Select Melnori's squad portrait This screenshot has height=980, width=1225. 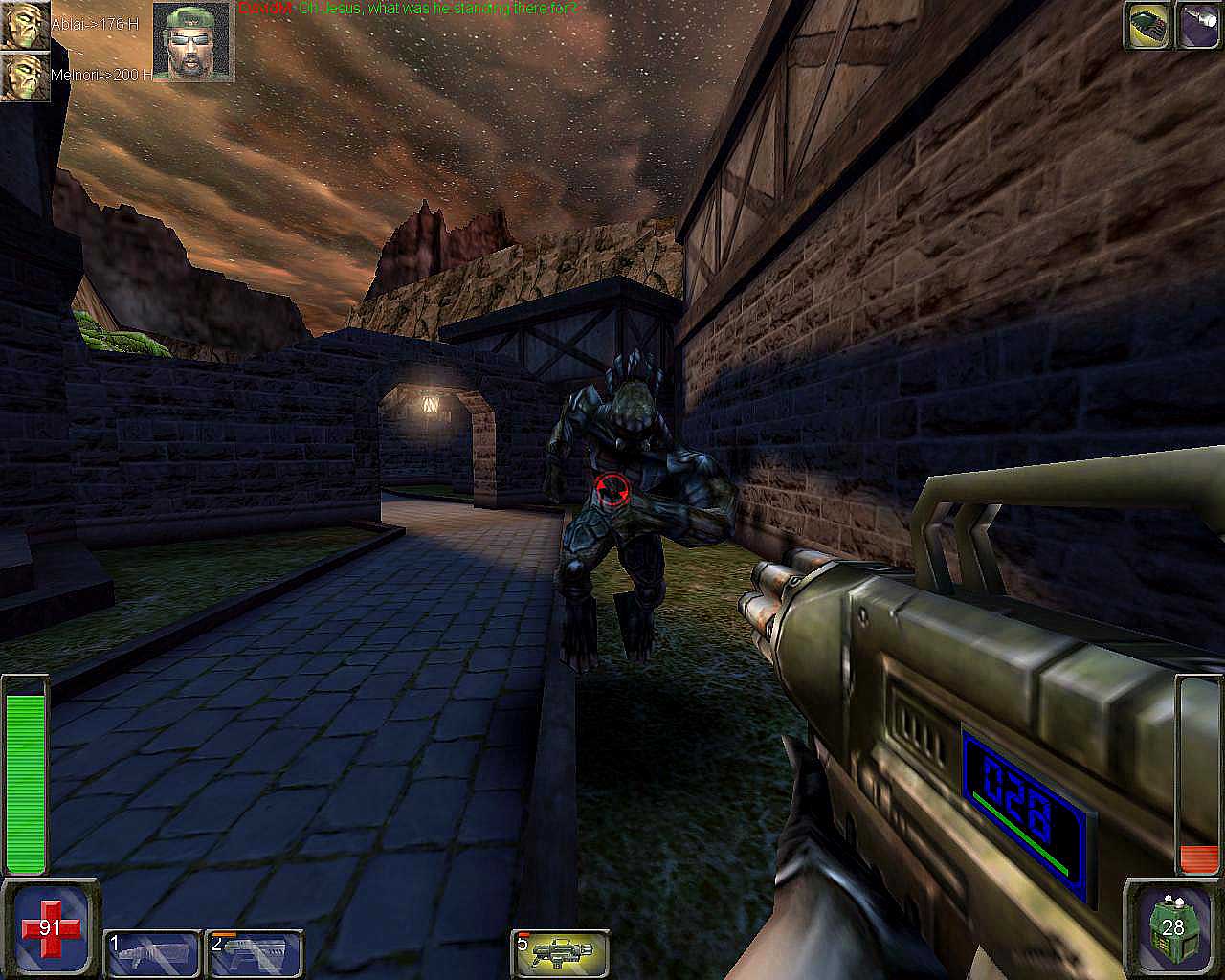coord(25,77)
